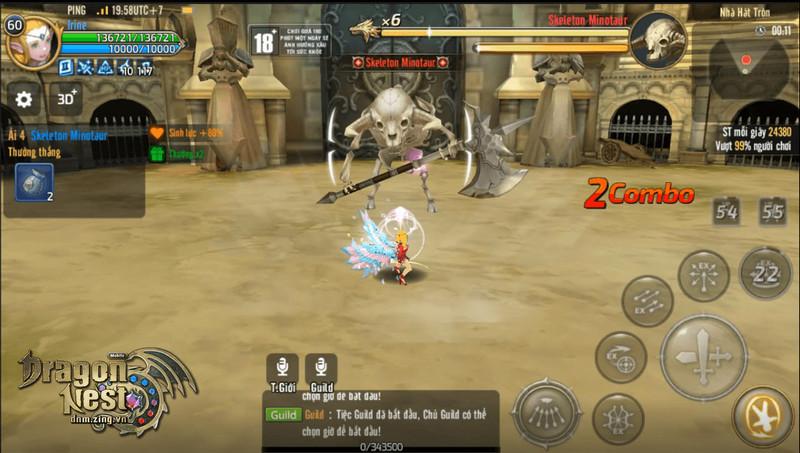This screenshot has width=800, height=453.
Task: Fire the five-arrow spread shot skill
Action: (x=547, y=411)
